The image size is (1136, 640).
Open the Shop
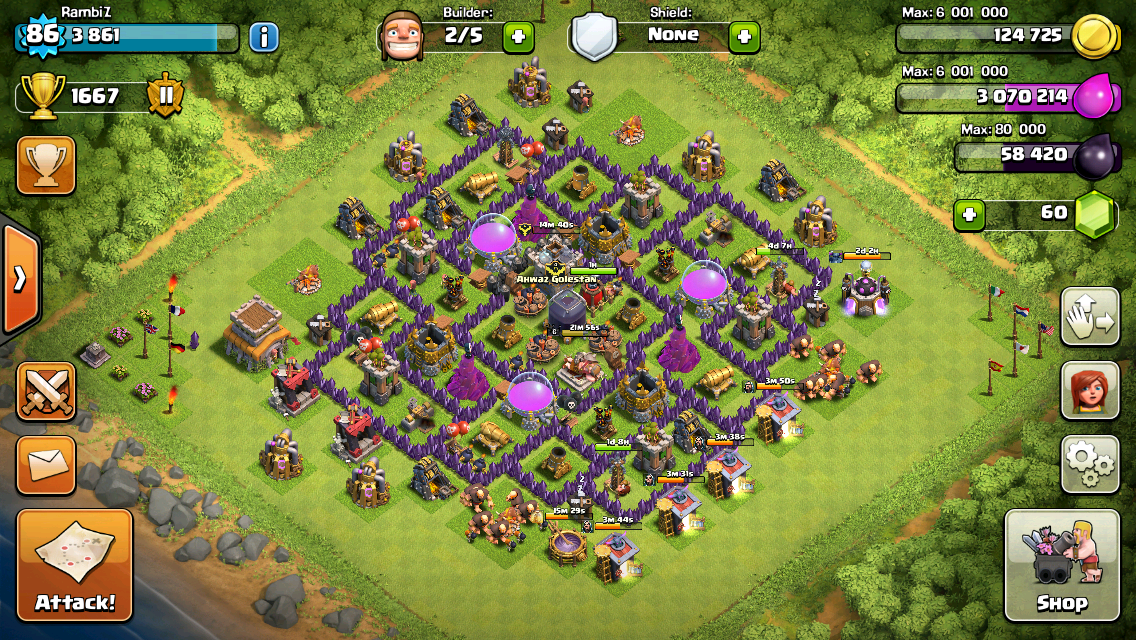click(x=1062, y=565)
